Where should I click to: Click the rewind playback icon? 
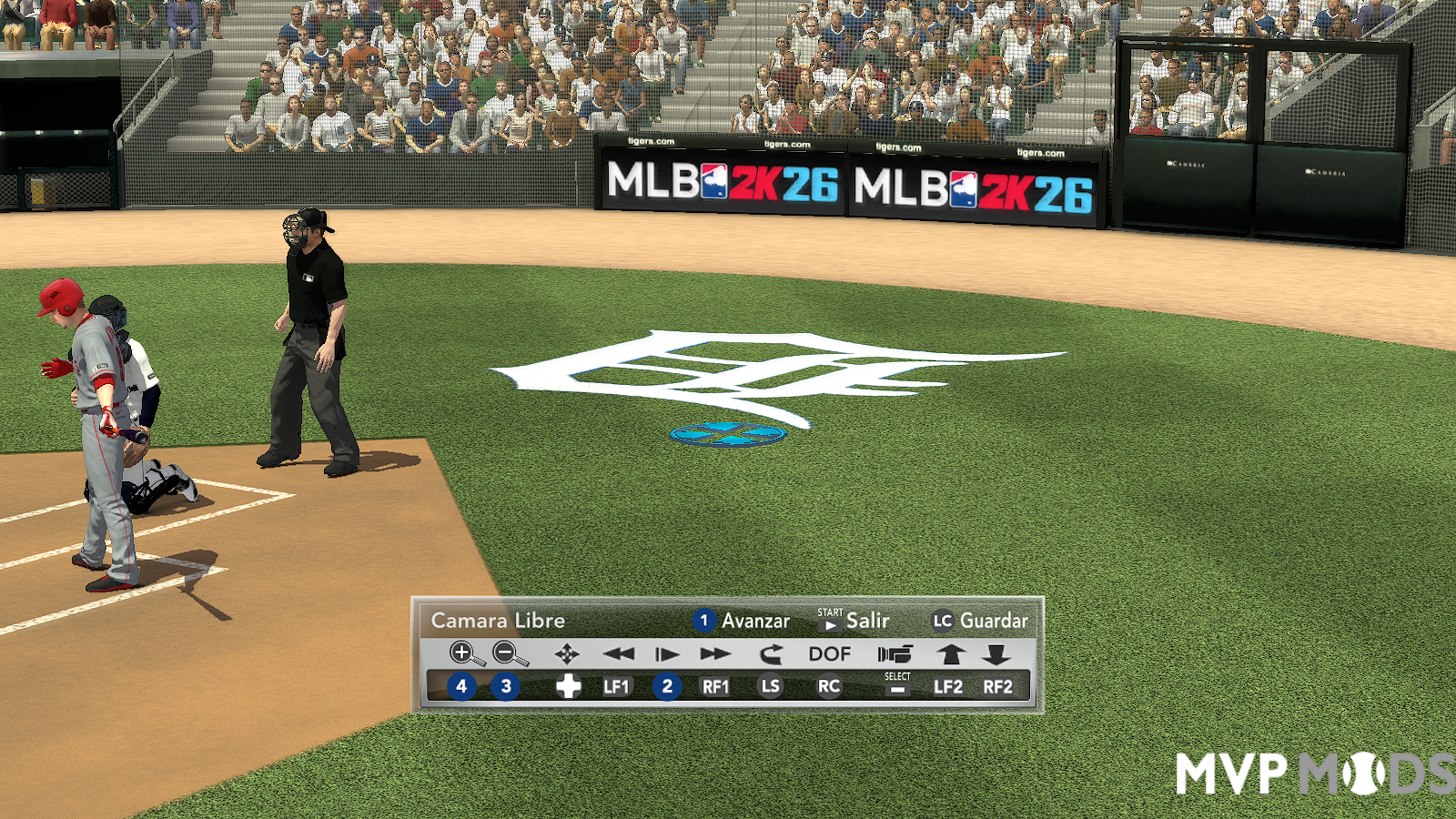tap(619, 653)
